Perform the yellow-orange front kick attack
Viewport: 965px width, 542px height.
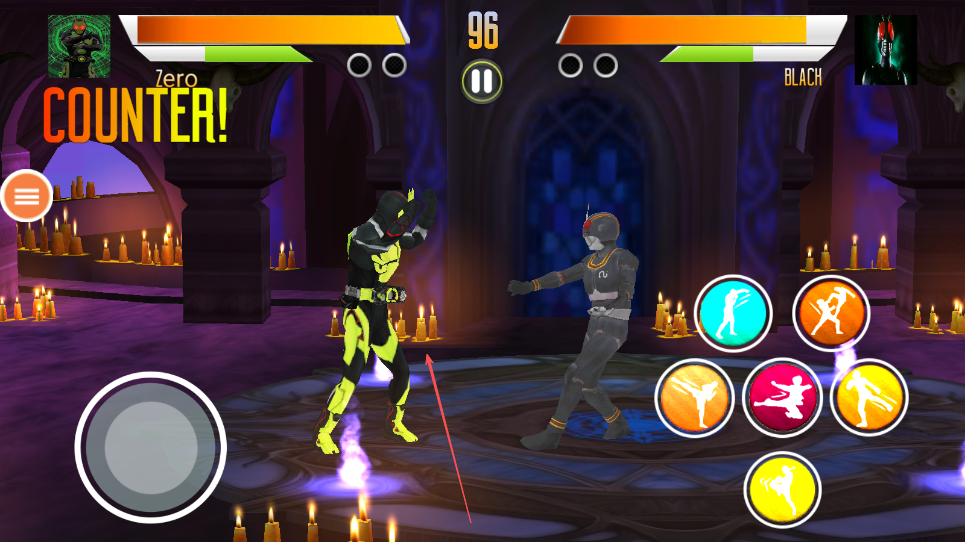point(868,397)
